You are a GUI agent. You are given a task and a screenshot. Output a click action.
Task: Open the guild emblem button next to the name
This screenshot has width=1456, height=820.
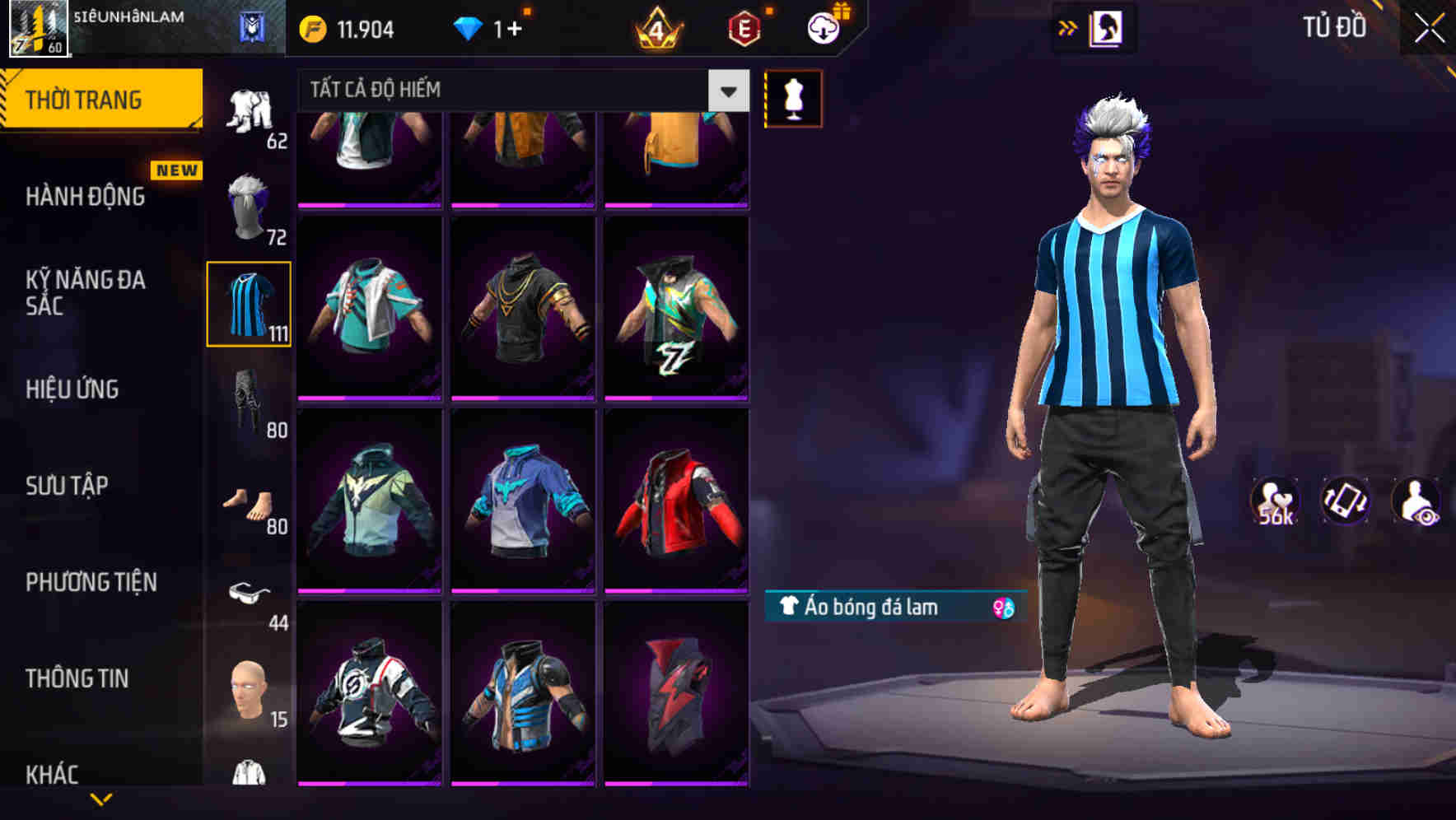252,27
